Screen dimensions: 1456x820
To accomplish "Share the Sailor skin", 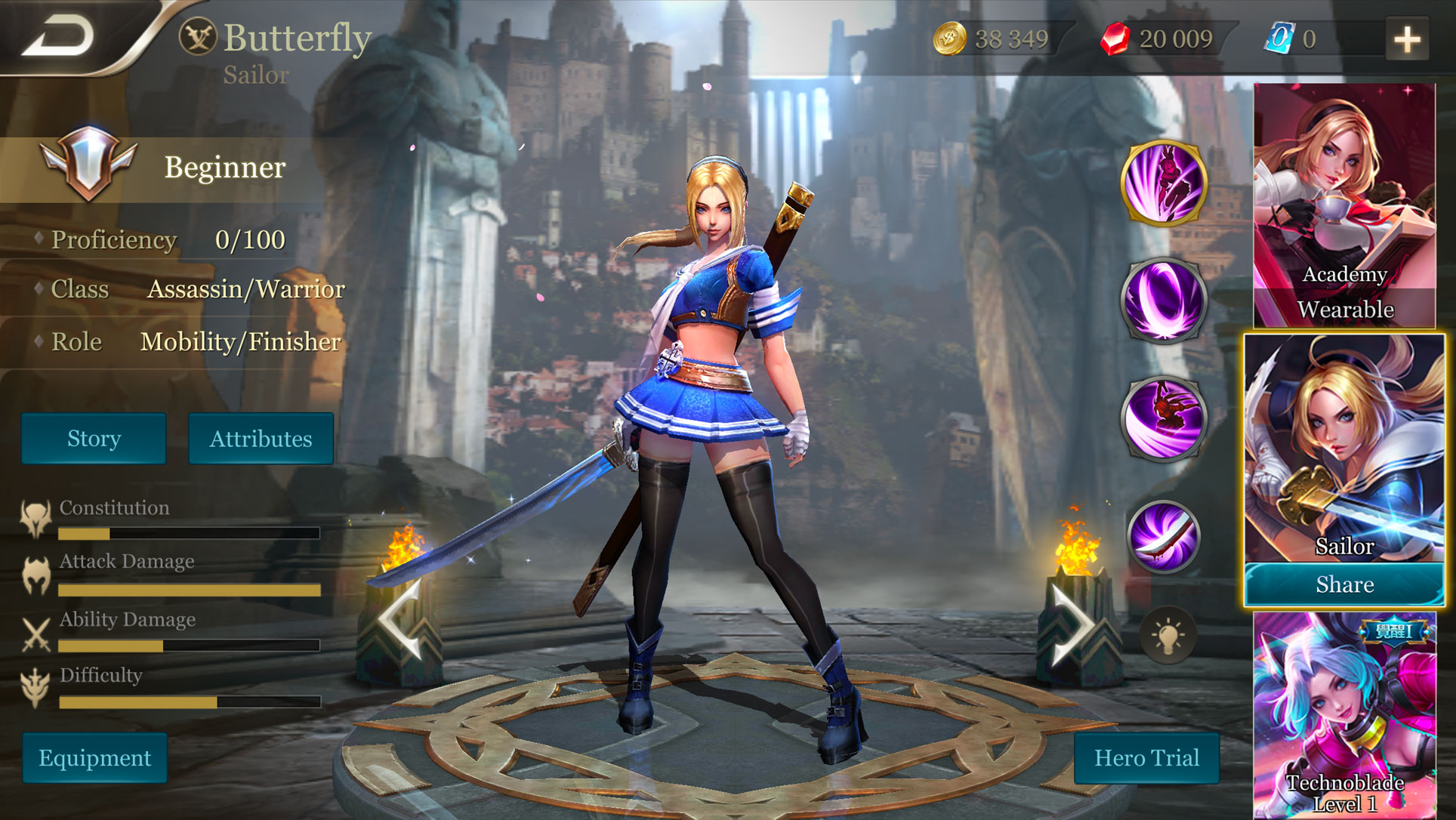I will point(1343,584).
